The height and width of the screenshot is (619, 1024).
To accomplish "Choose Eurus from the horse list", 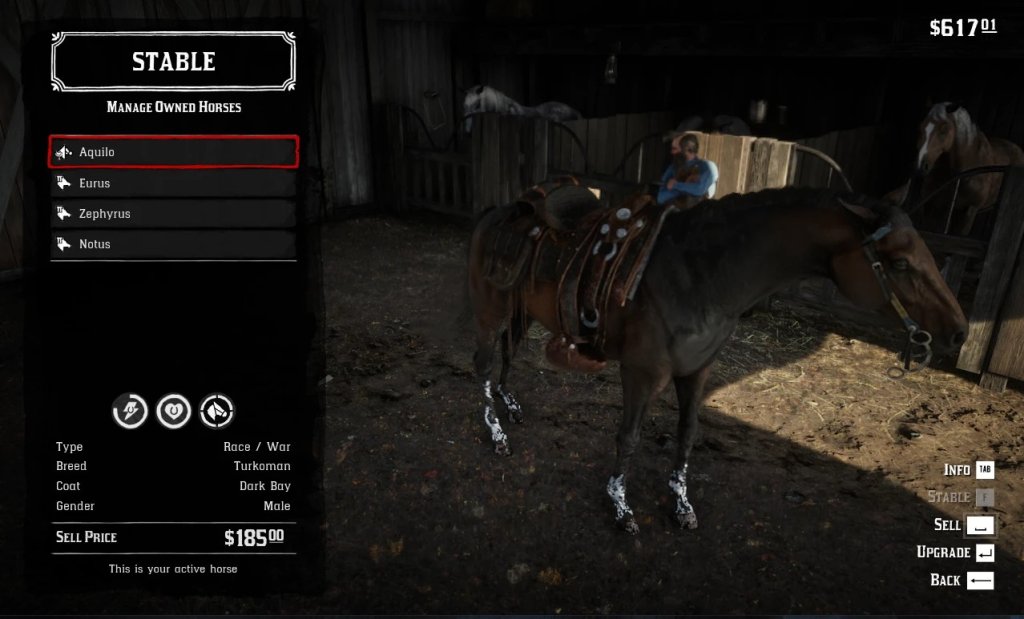I will [x=173, y=183].
